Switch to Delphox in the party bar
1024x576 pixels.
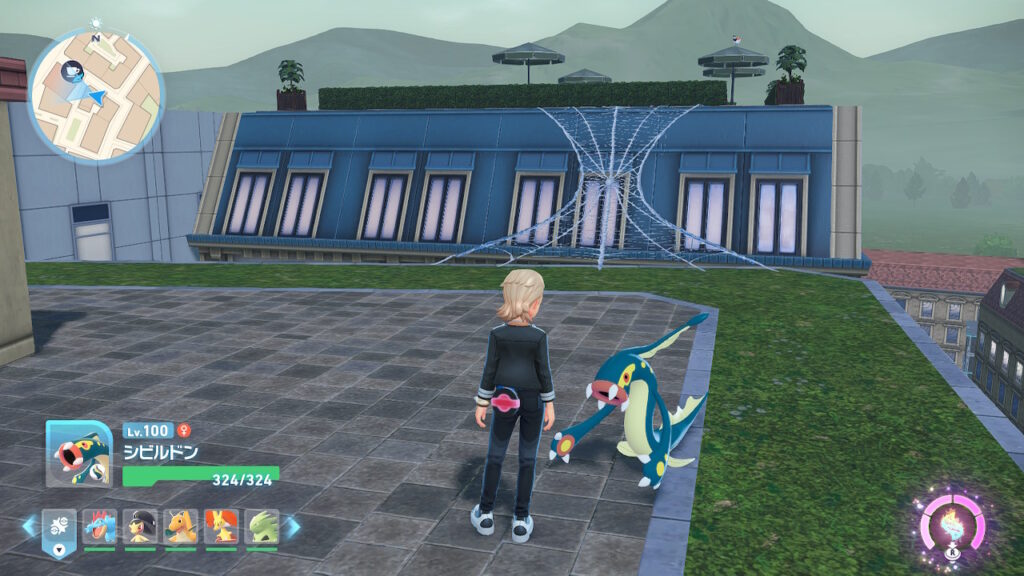[x=221, y=526]
